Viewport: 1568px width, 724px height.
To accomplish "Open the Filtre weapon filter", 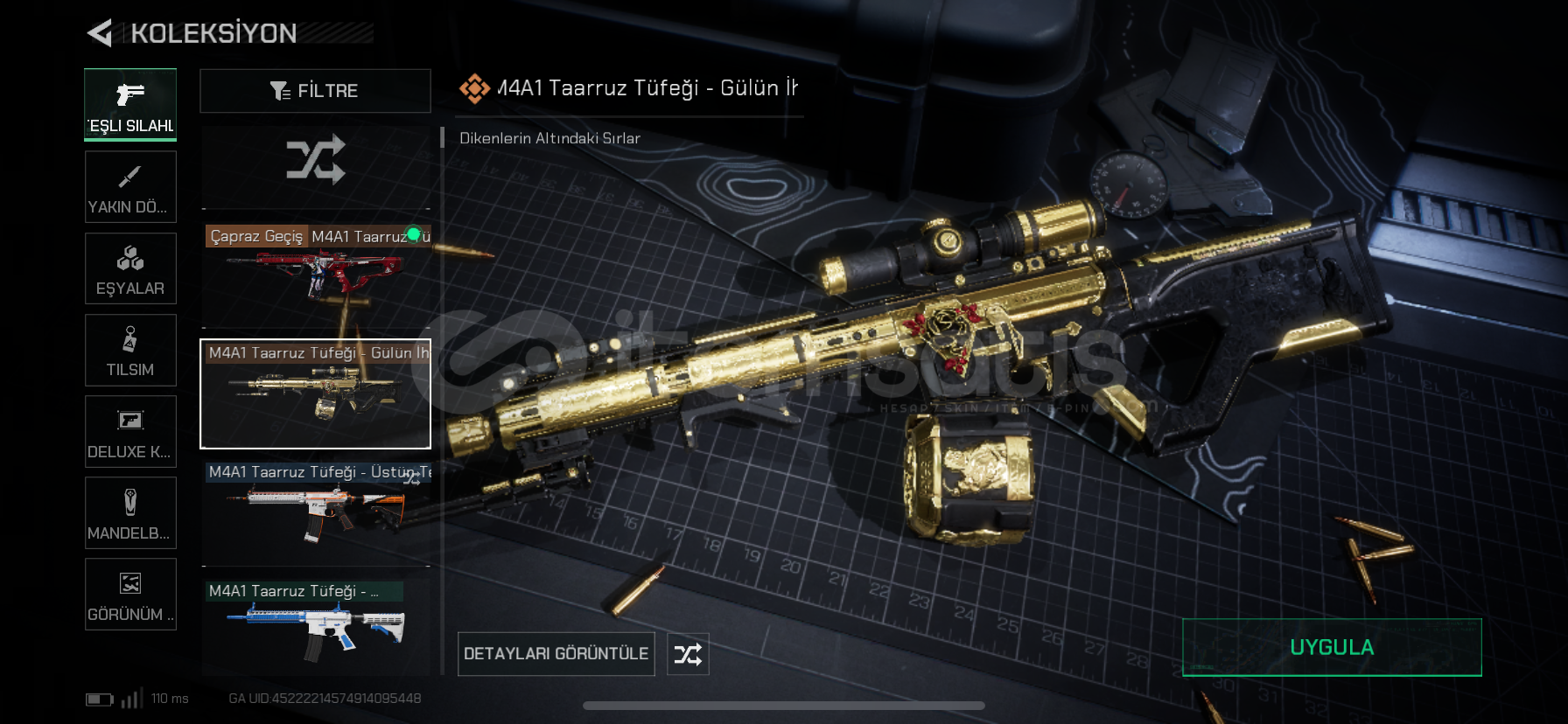I will [315, 91].
